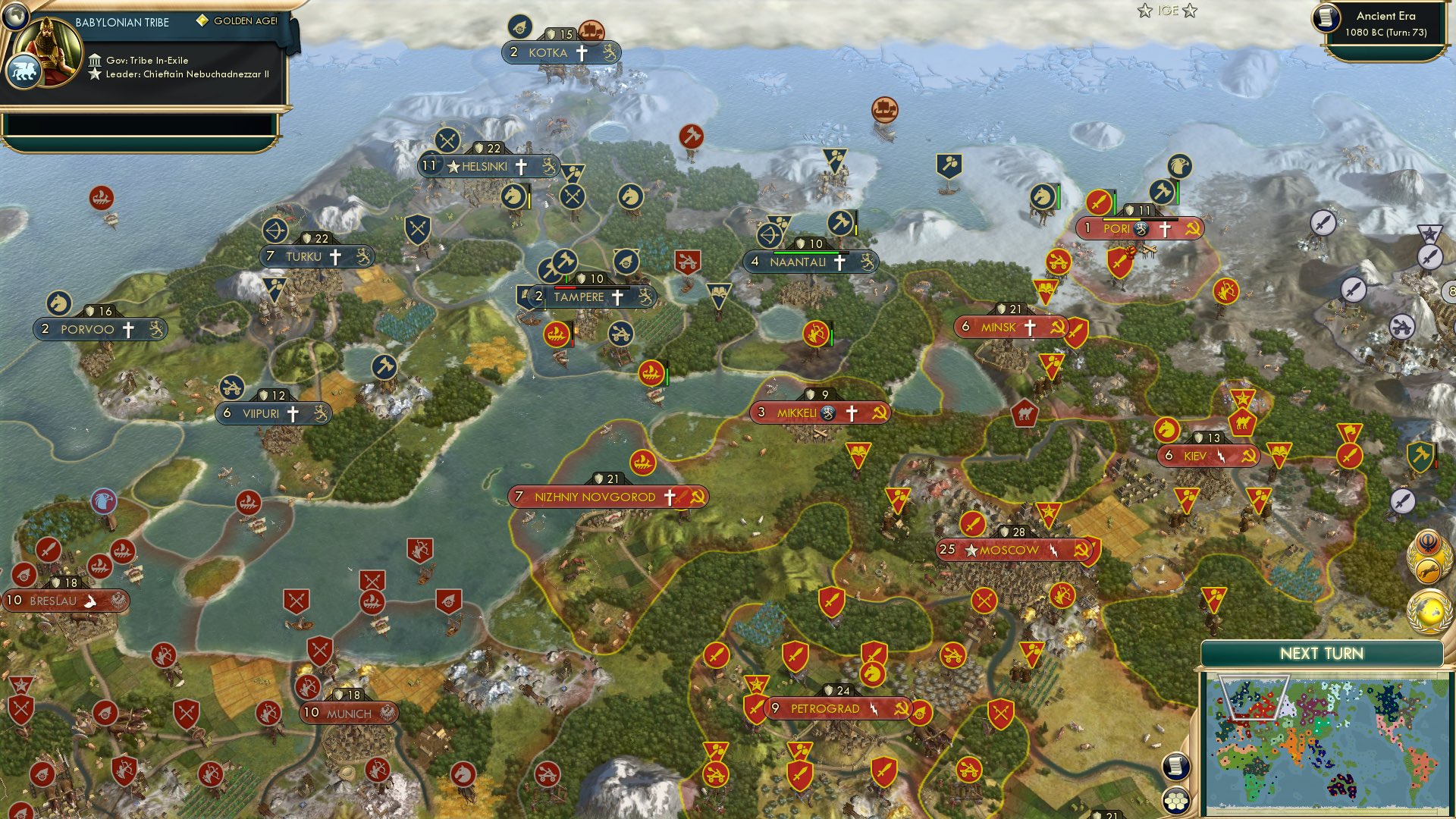Viewport: 1456px width, 819px height.
Task: Click the orange Sikhism religion notification medallion
Action: 1428,544
